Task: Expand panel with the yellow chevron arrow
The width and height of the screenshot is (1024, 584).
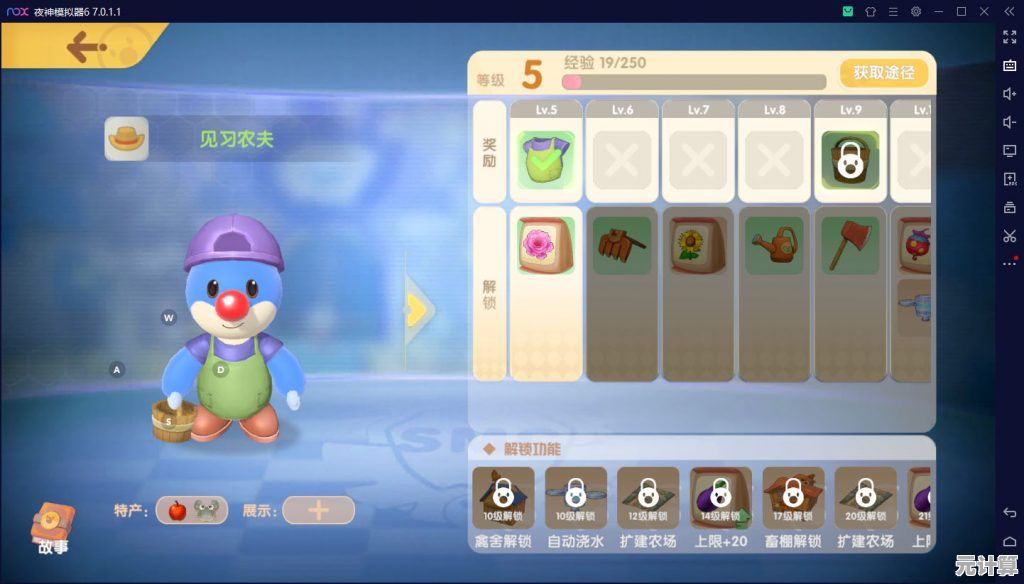Action: 417,309
